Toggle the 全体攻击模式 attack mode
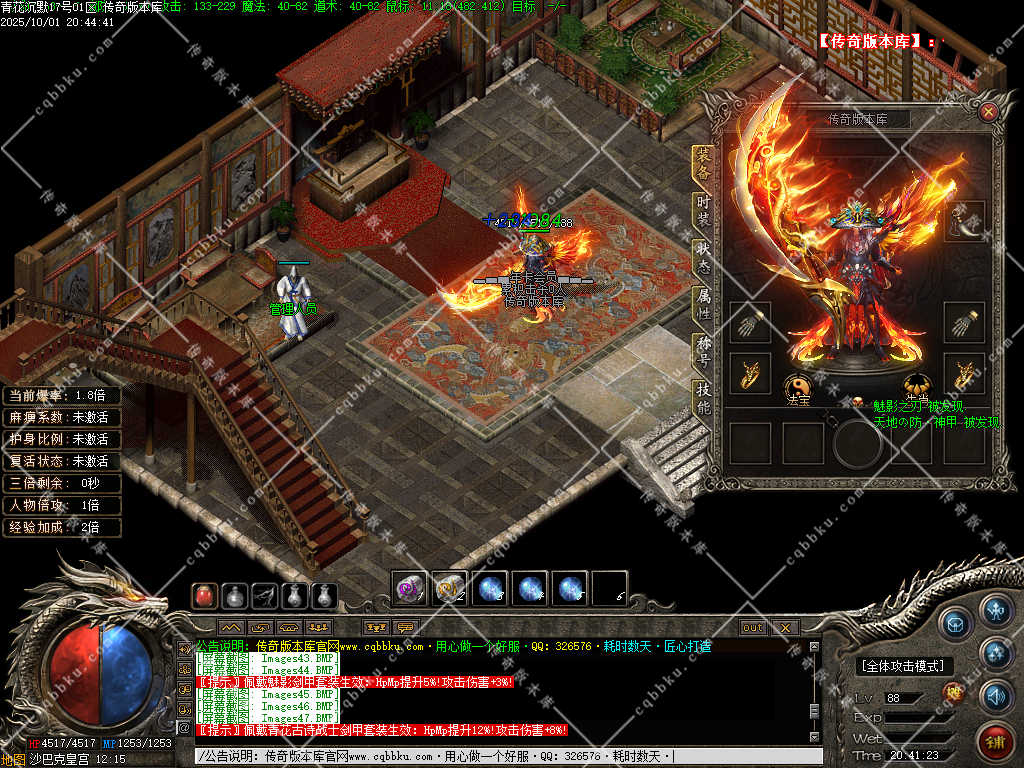 (902, 666)
